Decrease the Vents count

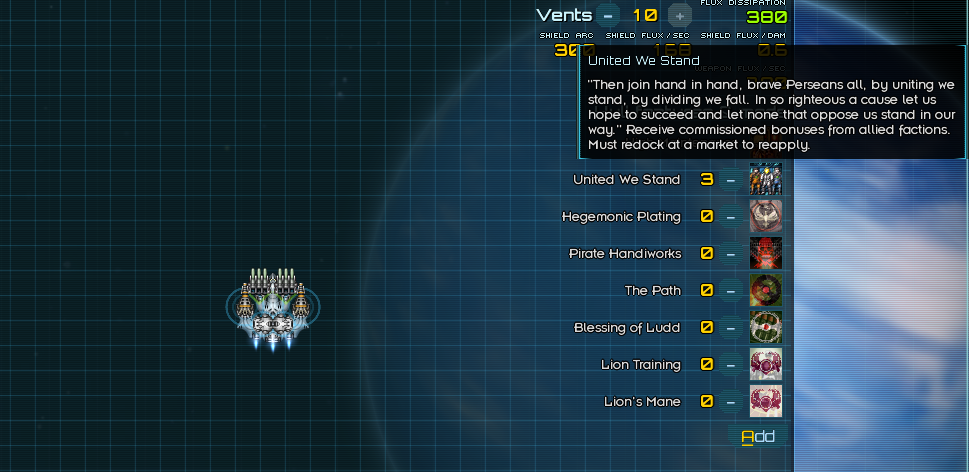(607, 15)
